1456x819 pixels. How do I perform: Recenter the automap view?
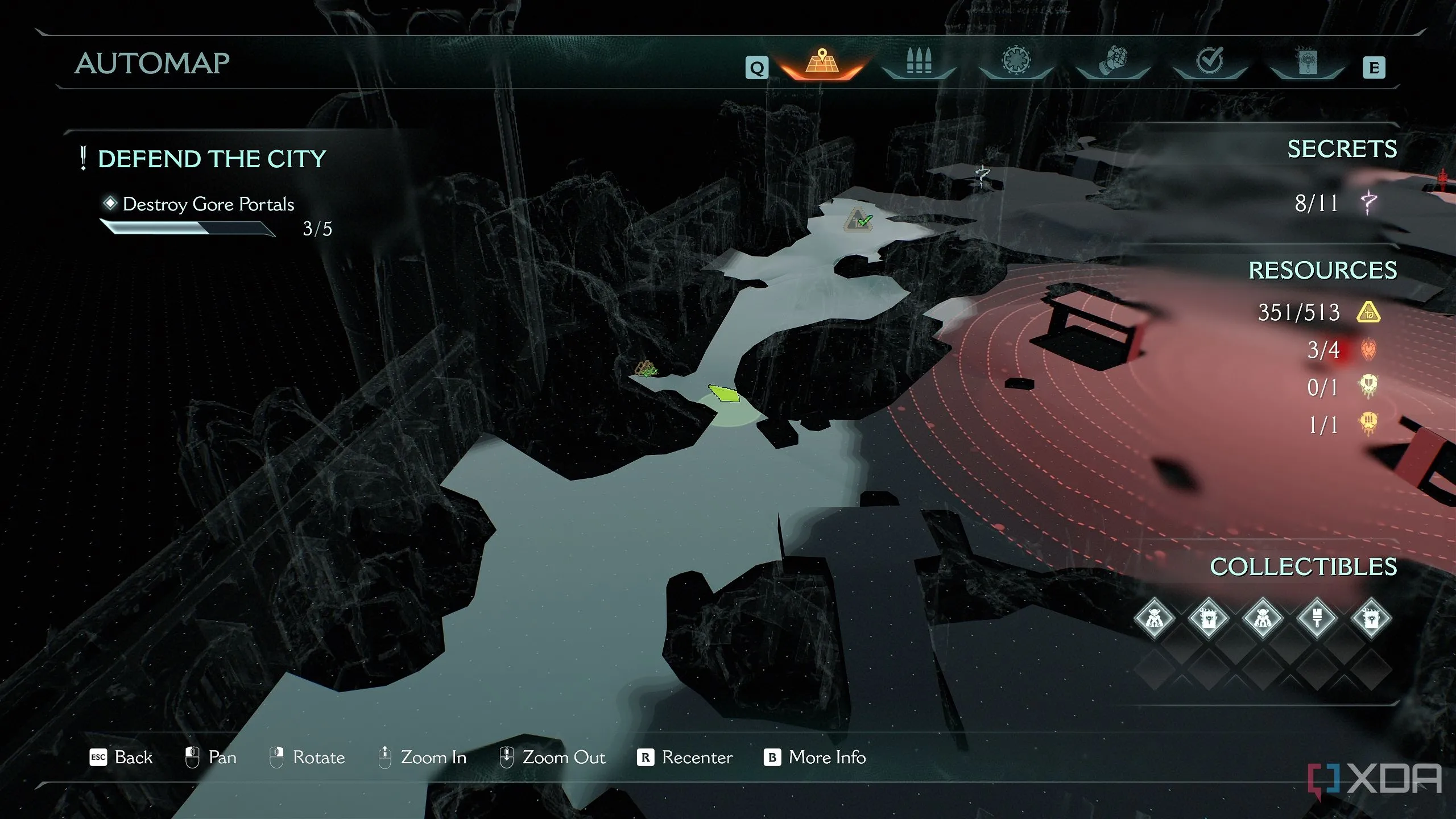point(685,758)
